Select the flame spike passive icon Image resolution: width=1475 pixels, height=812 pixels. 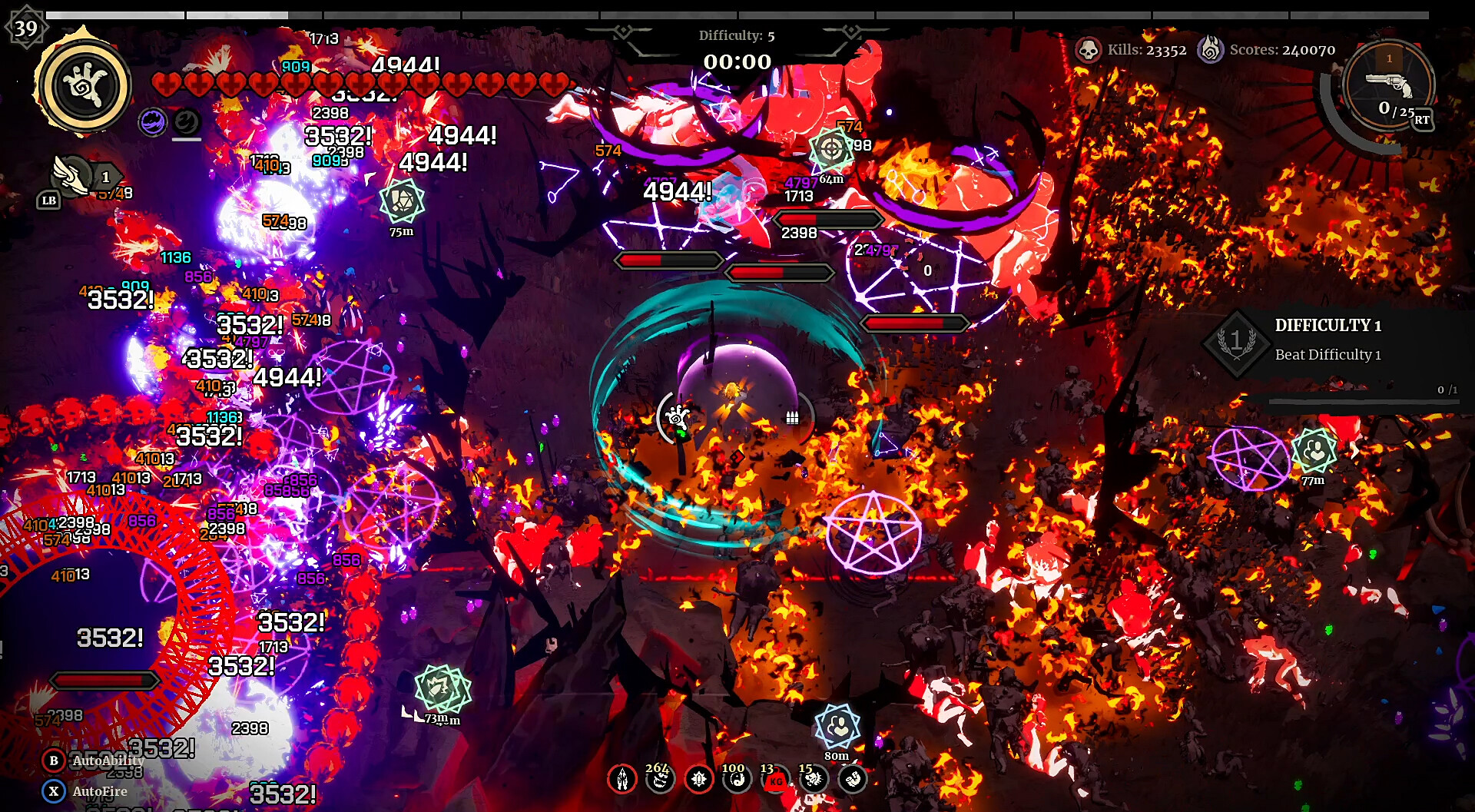pyautogui.click(x=622, y=780)
